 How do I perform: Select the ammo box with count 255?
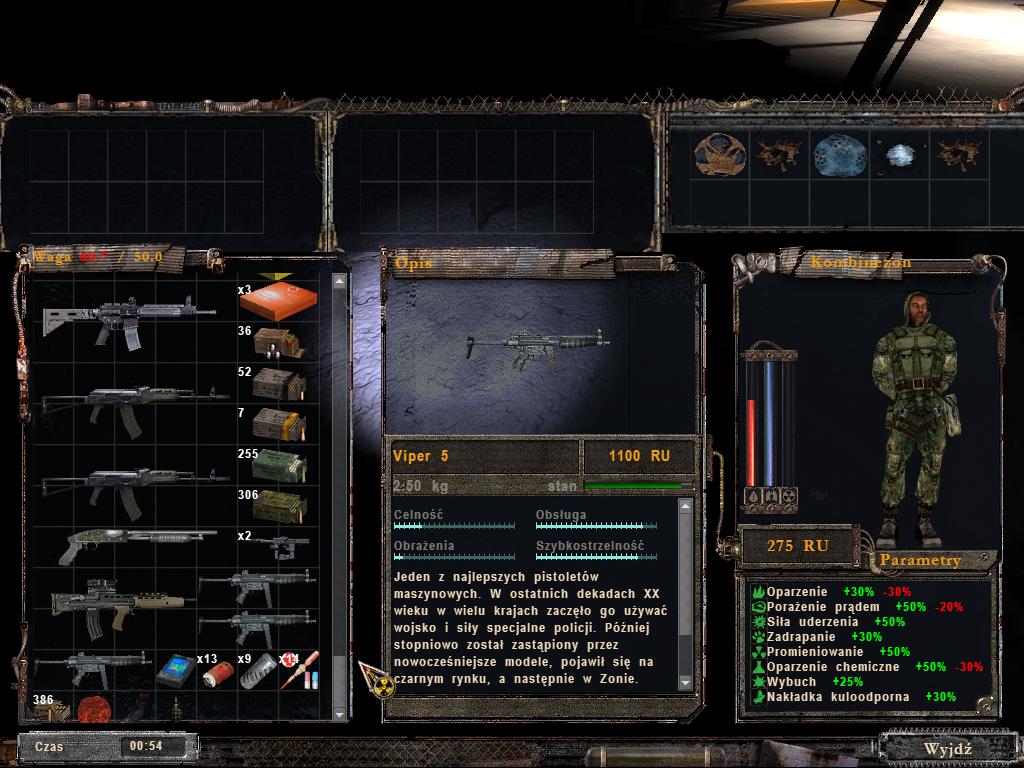[x=279, y=466]
